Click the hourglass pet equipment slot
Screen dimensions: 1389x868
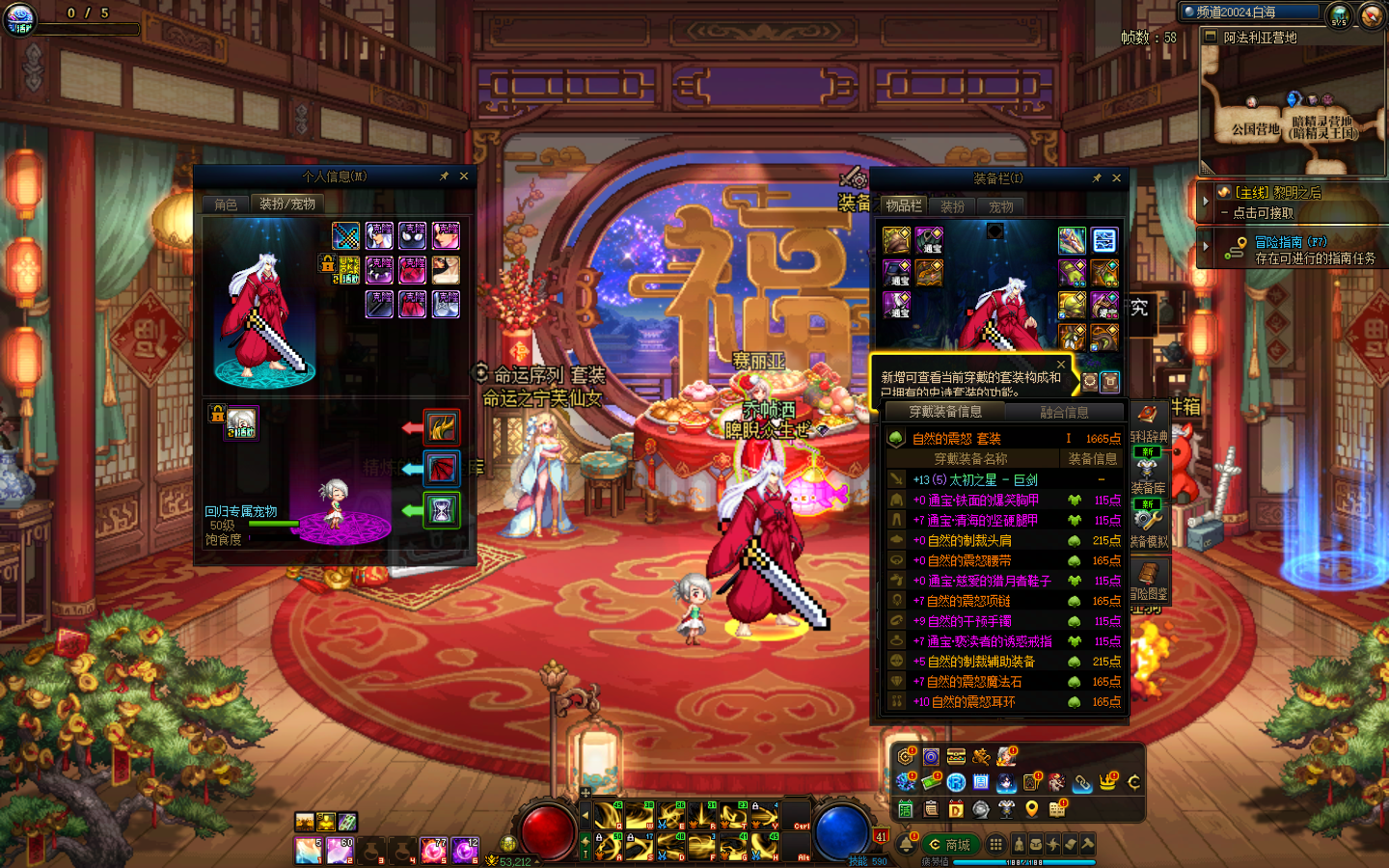(x=441, y=510)
